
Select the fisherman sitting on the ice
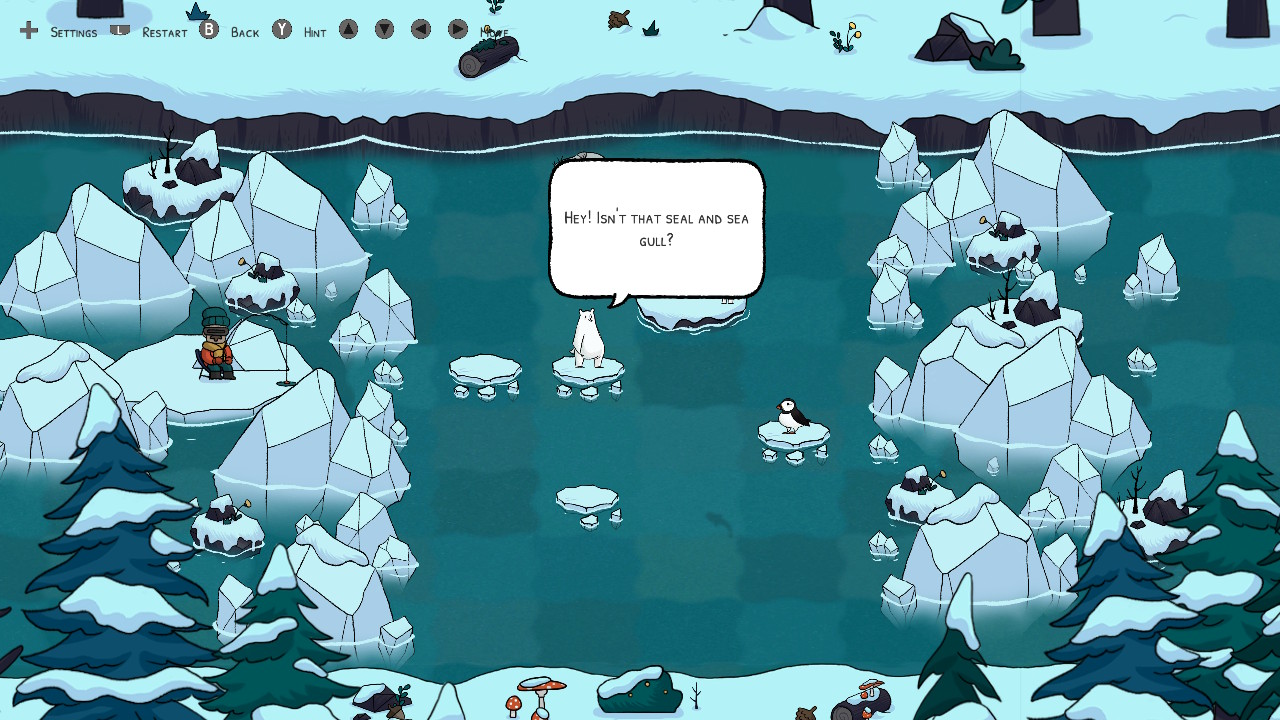[x=218, y=350]
